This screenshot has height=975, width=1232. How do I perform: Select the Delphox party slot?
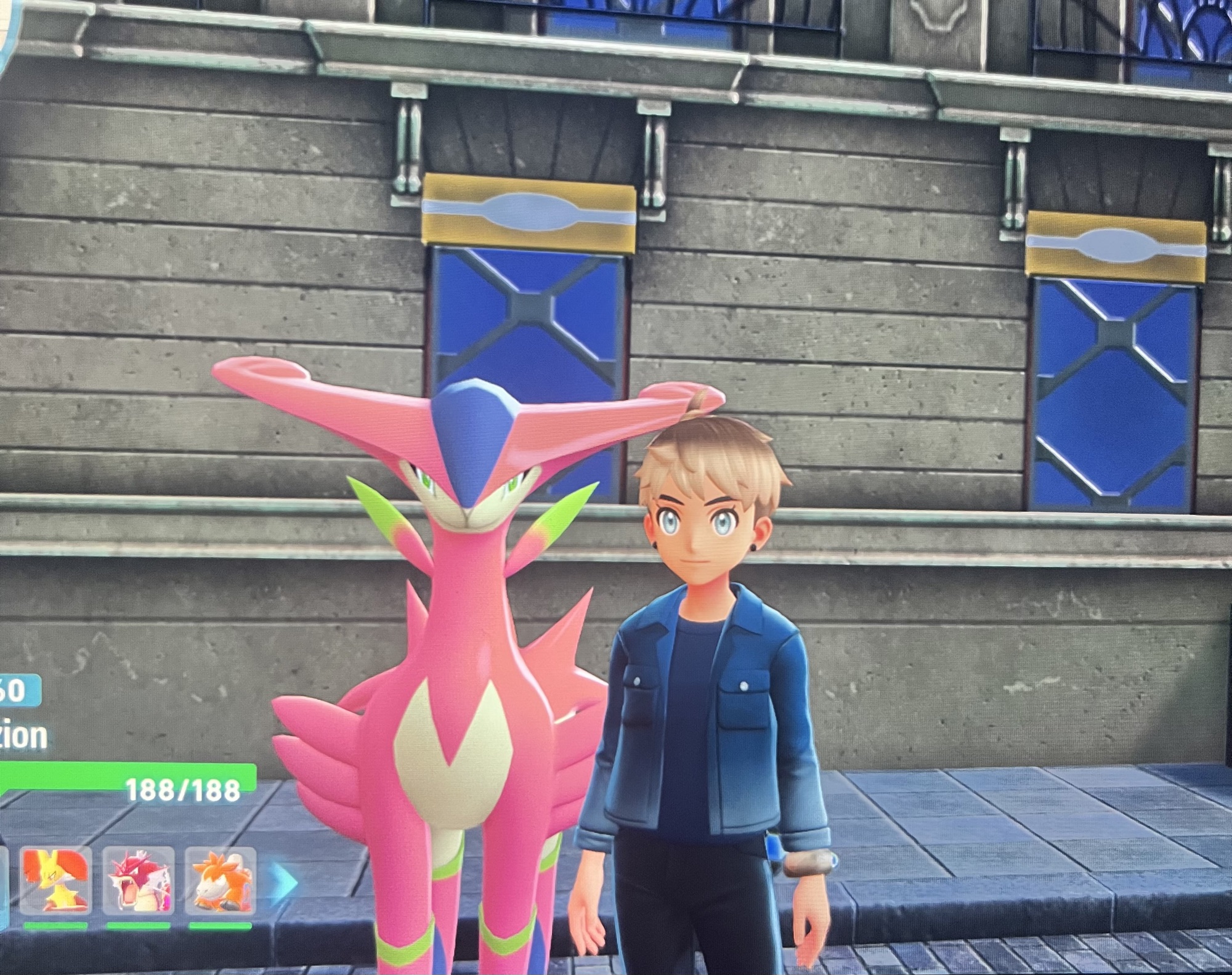click(55, 881)
